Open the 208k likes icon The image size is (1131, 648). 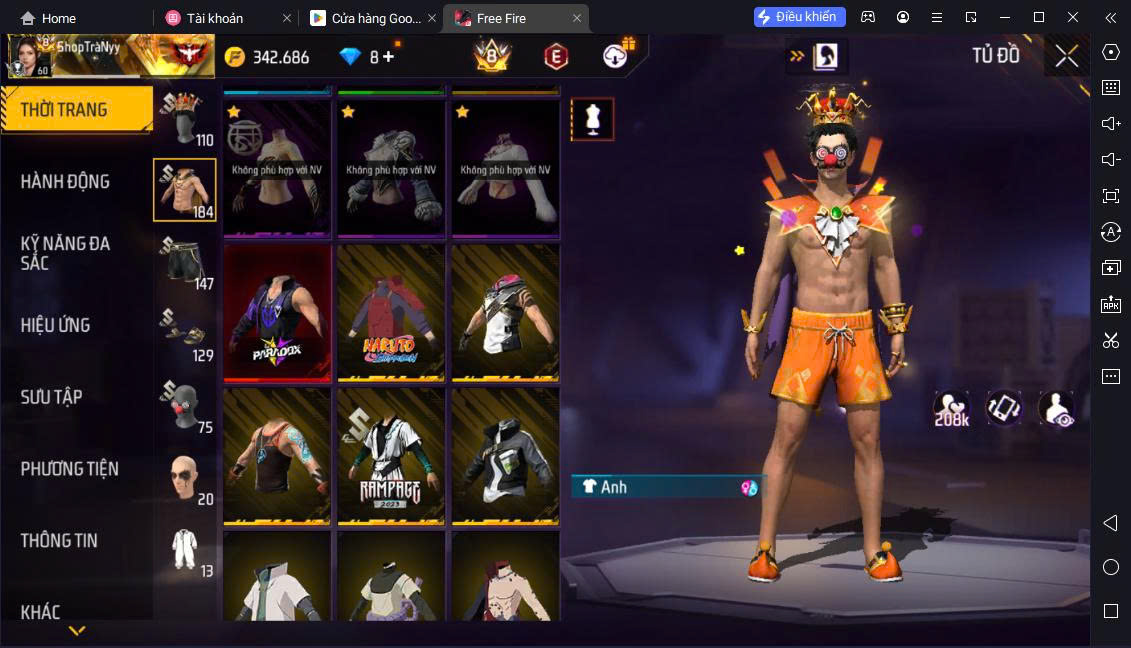point(952,407)
